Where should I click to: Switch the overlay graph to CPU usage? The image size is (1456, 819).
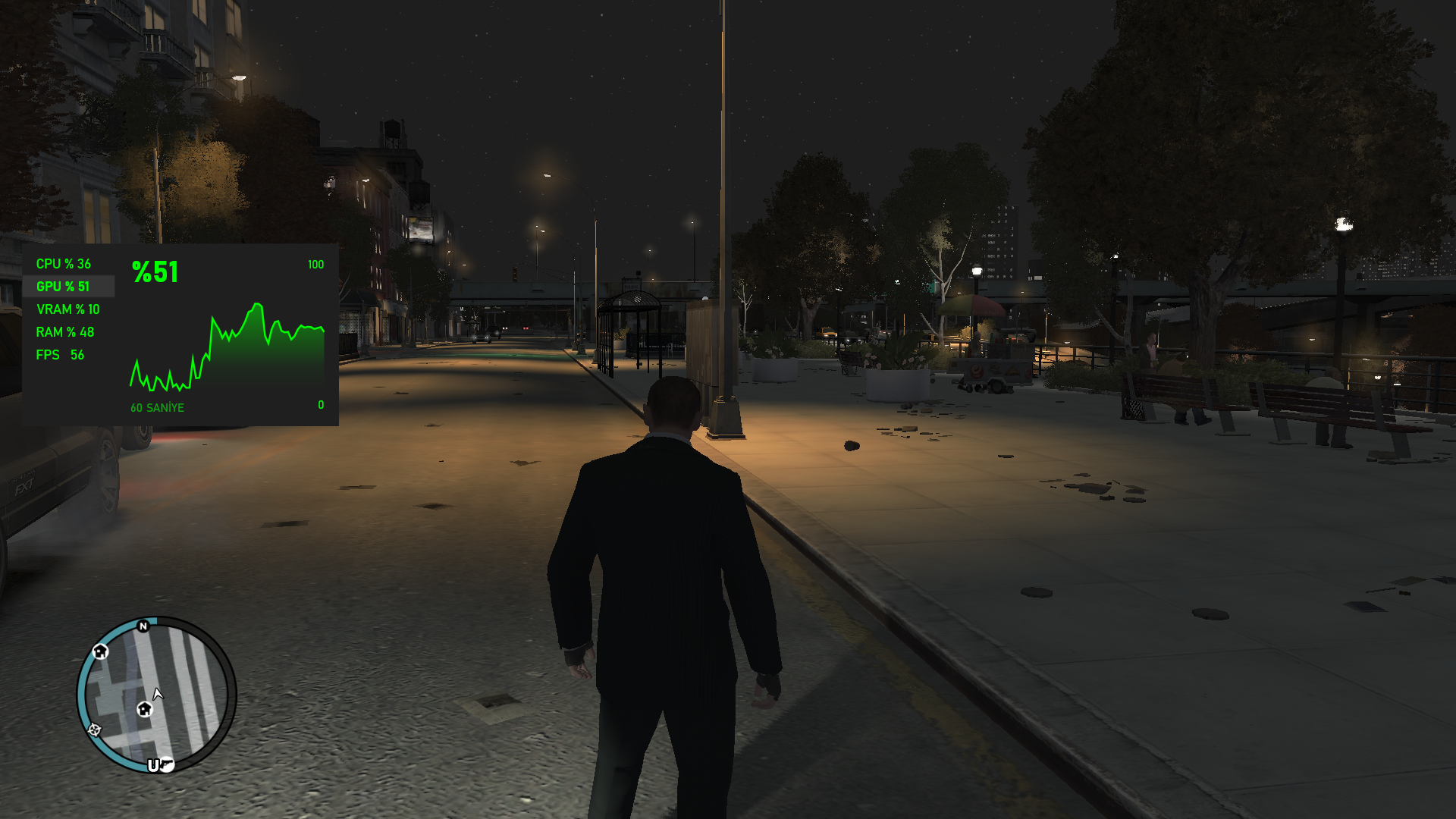(64, 264)
